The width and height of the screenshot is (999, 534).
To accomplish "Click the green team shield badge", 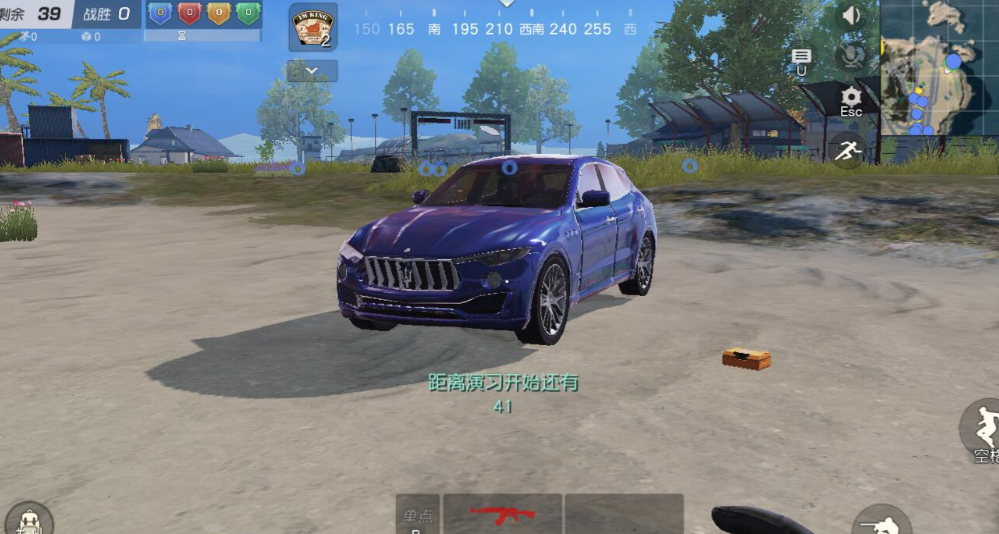I will [x=248, y=13].
